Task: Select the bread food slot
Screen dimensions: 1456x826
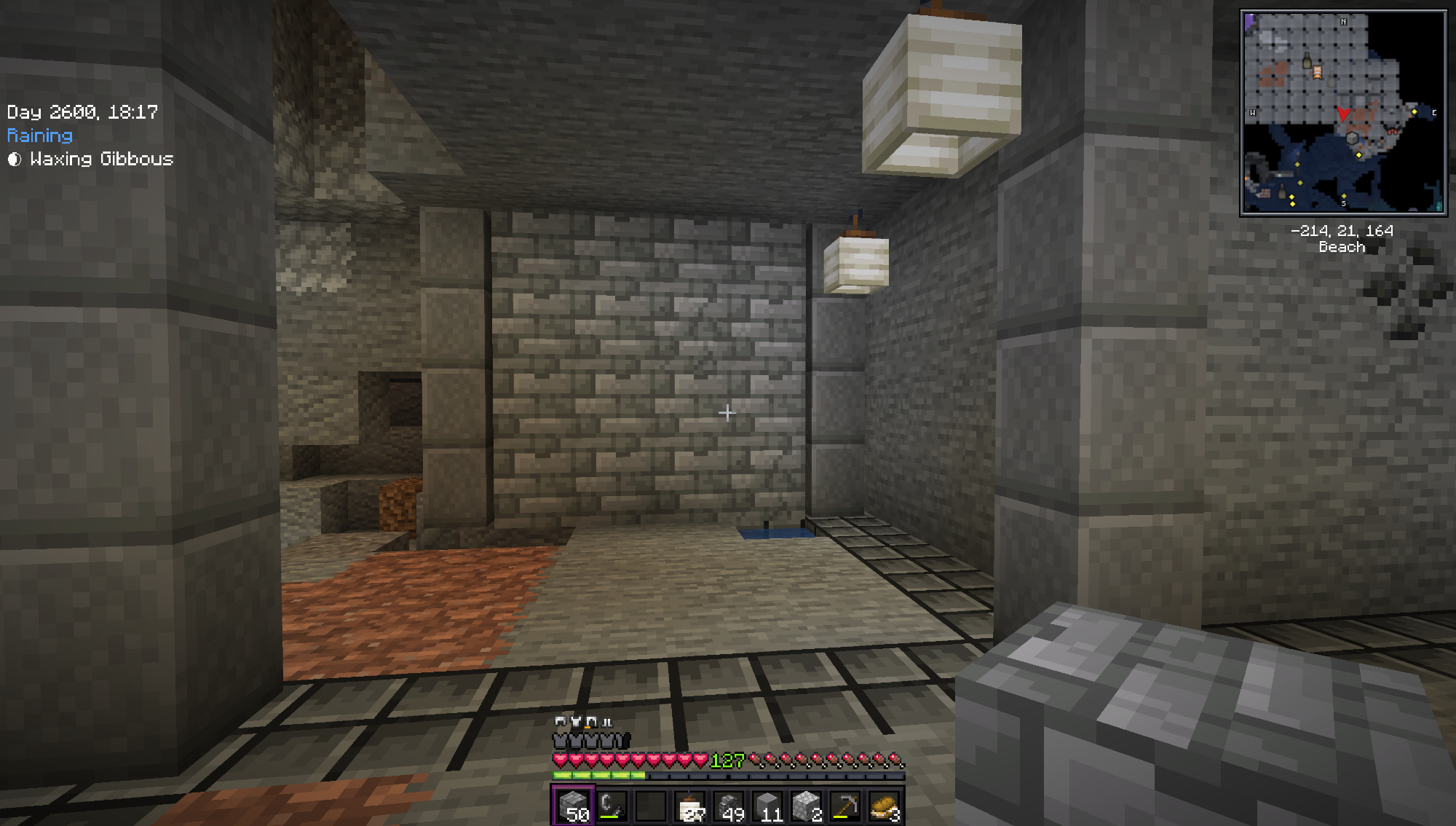Action: 885,806
